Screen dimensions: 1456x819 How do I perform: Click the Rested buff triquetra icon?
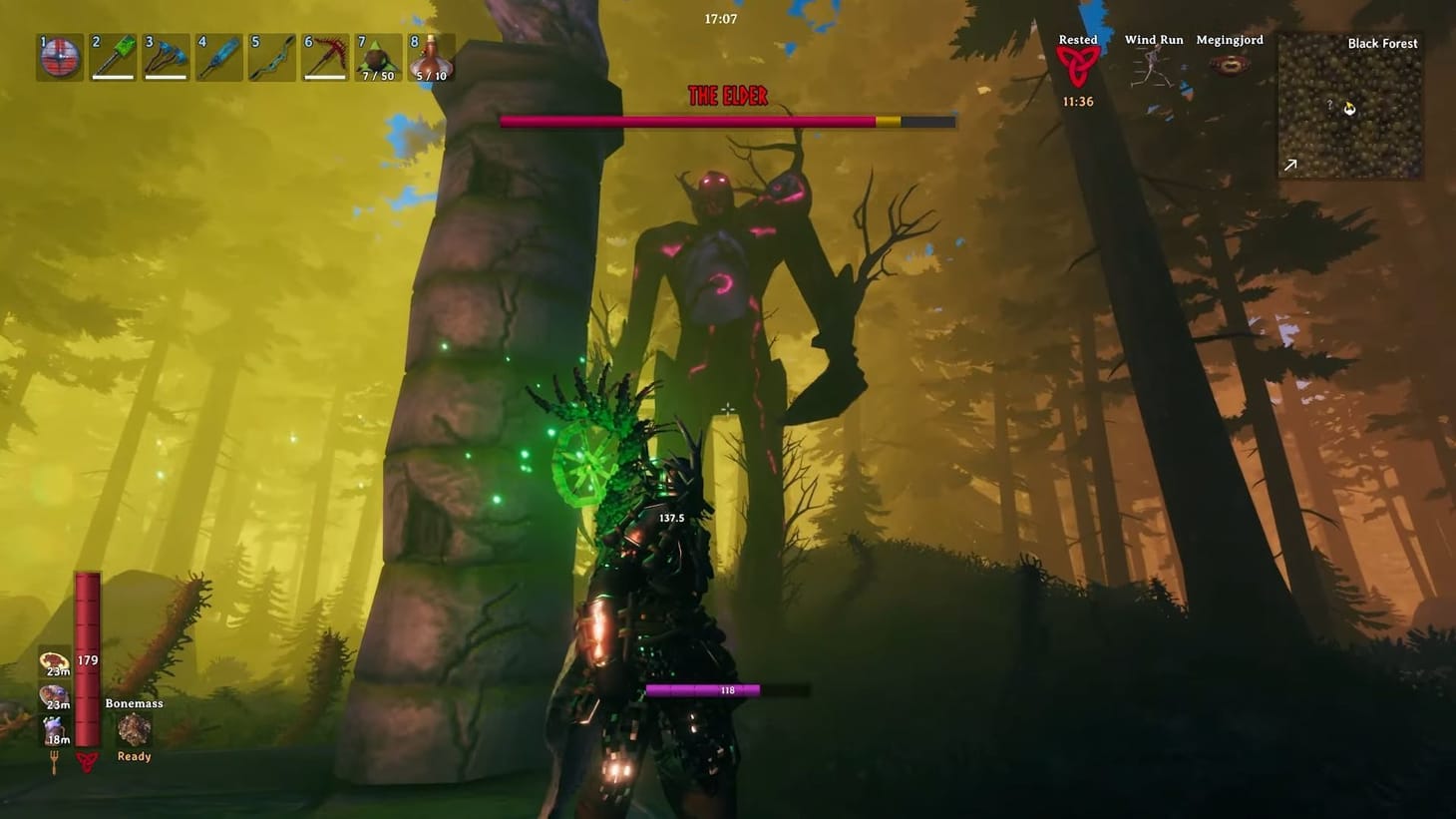click(x=1077, y=64)
